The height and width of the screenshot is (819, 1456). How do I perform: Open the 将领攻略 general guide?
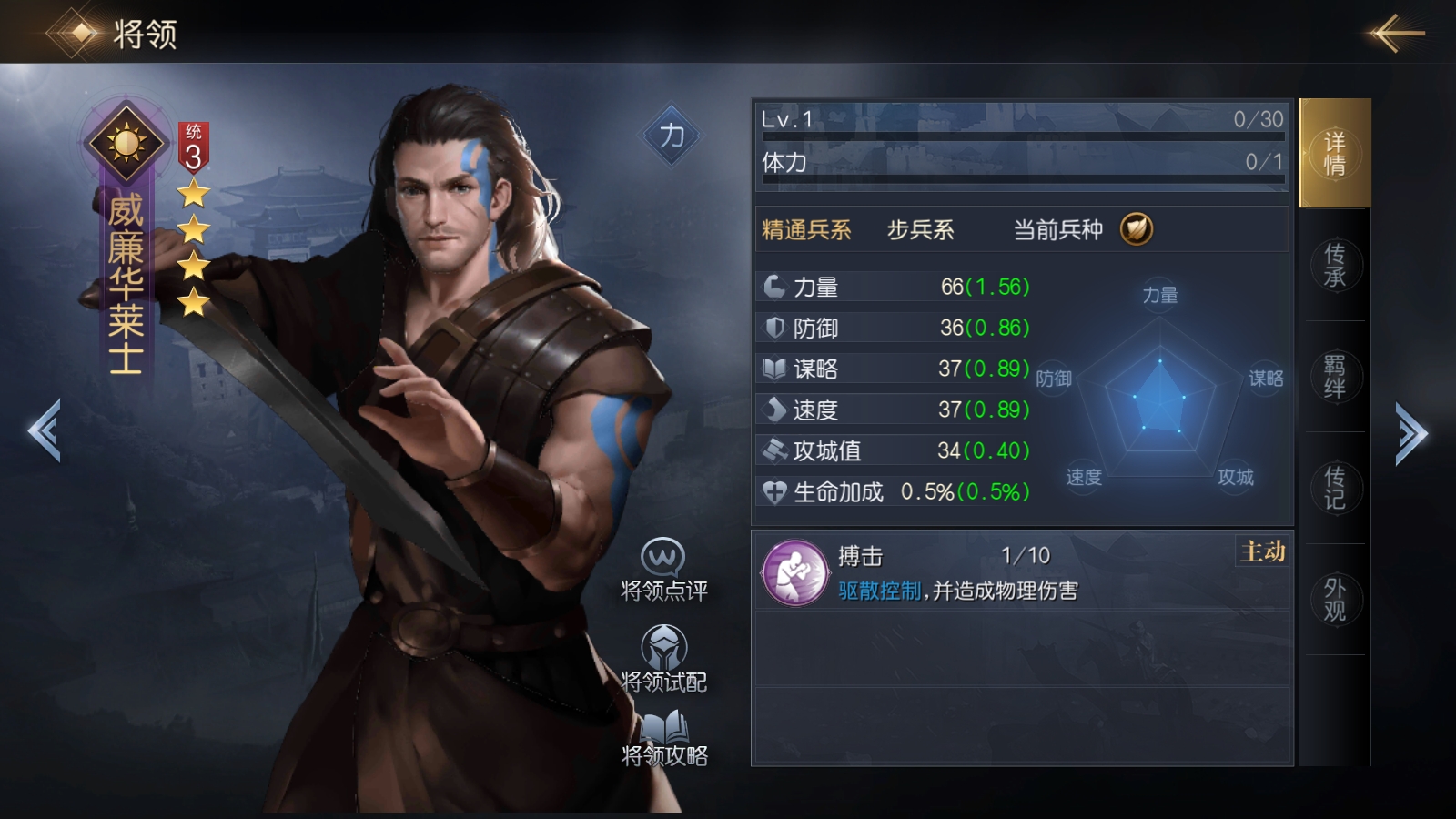pos(664,738)
